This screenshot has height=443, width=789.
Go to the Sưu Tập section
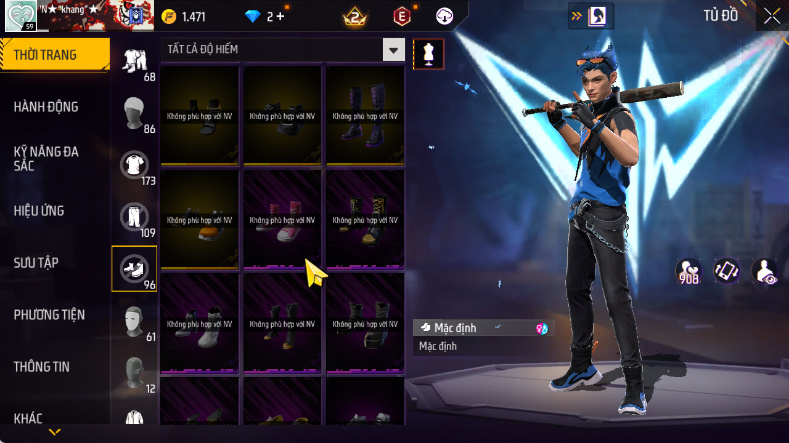(36, 263)
